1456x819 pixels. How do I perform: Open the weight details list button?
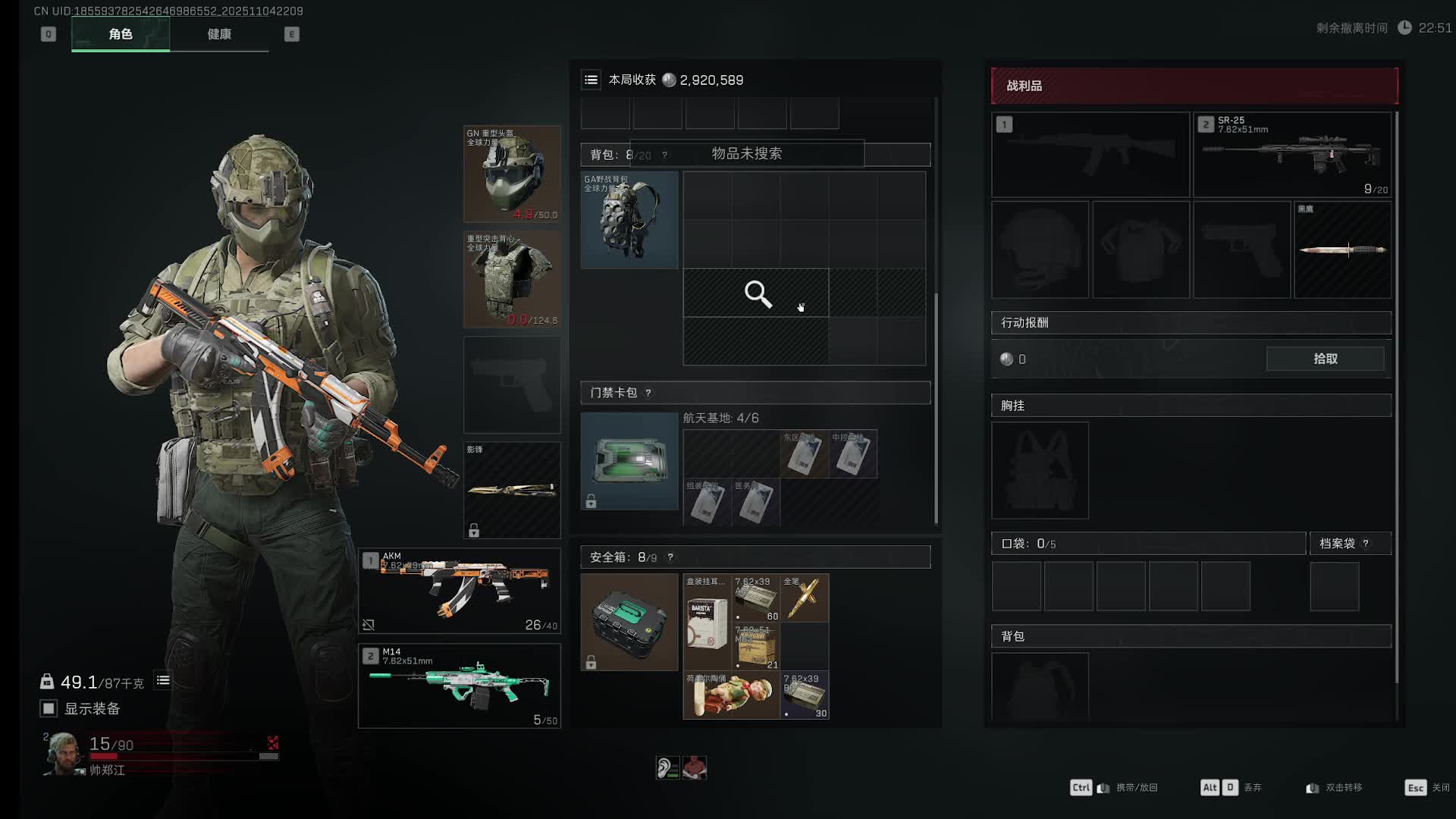pos(163,680)
